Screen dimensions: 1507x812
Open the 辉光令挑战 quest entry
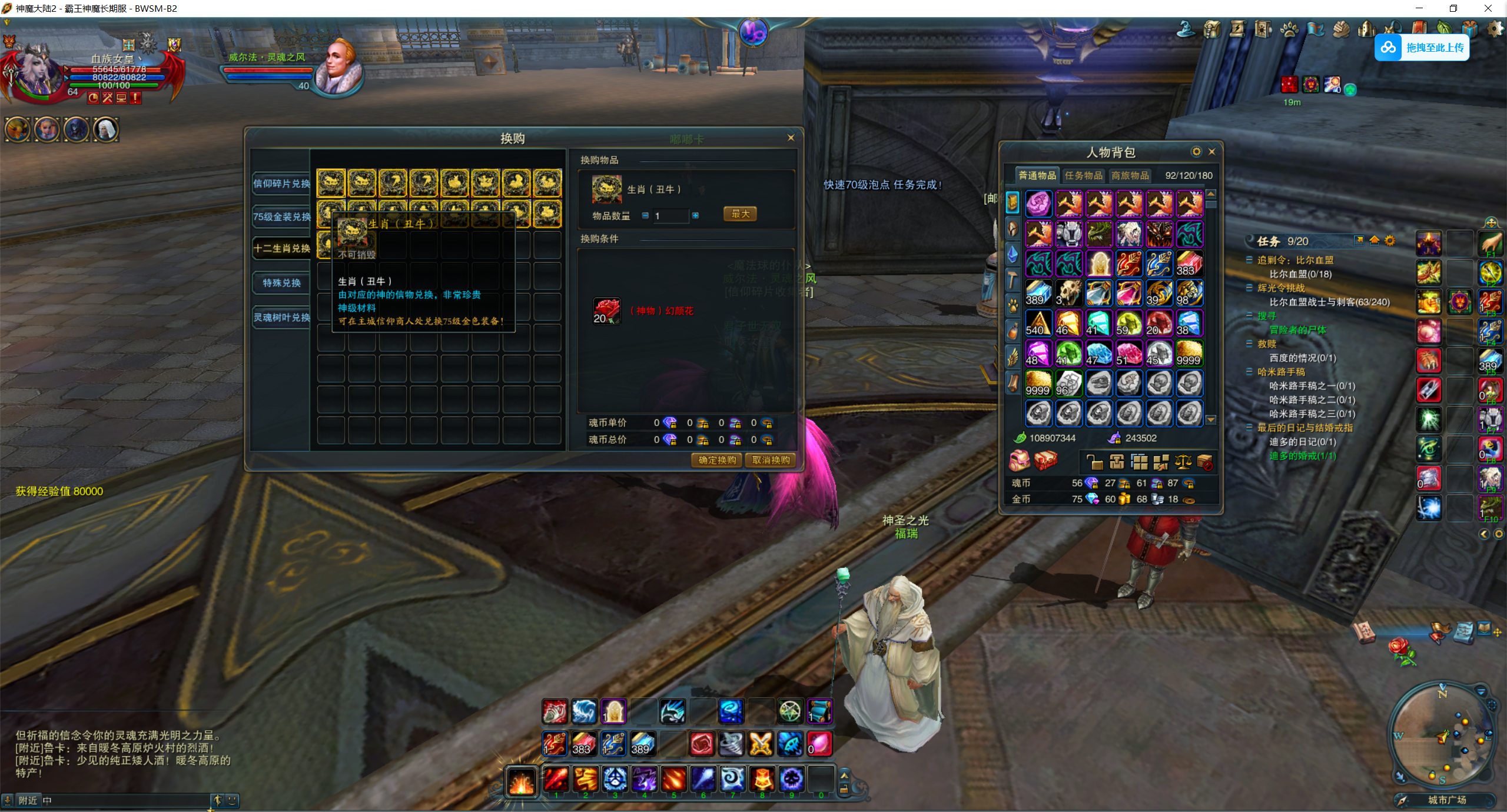point(1281,288)
